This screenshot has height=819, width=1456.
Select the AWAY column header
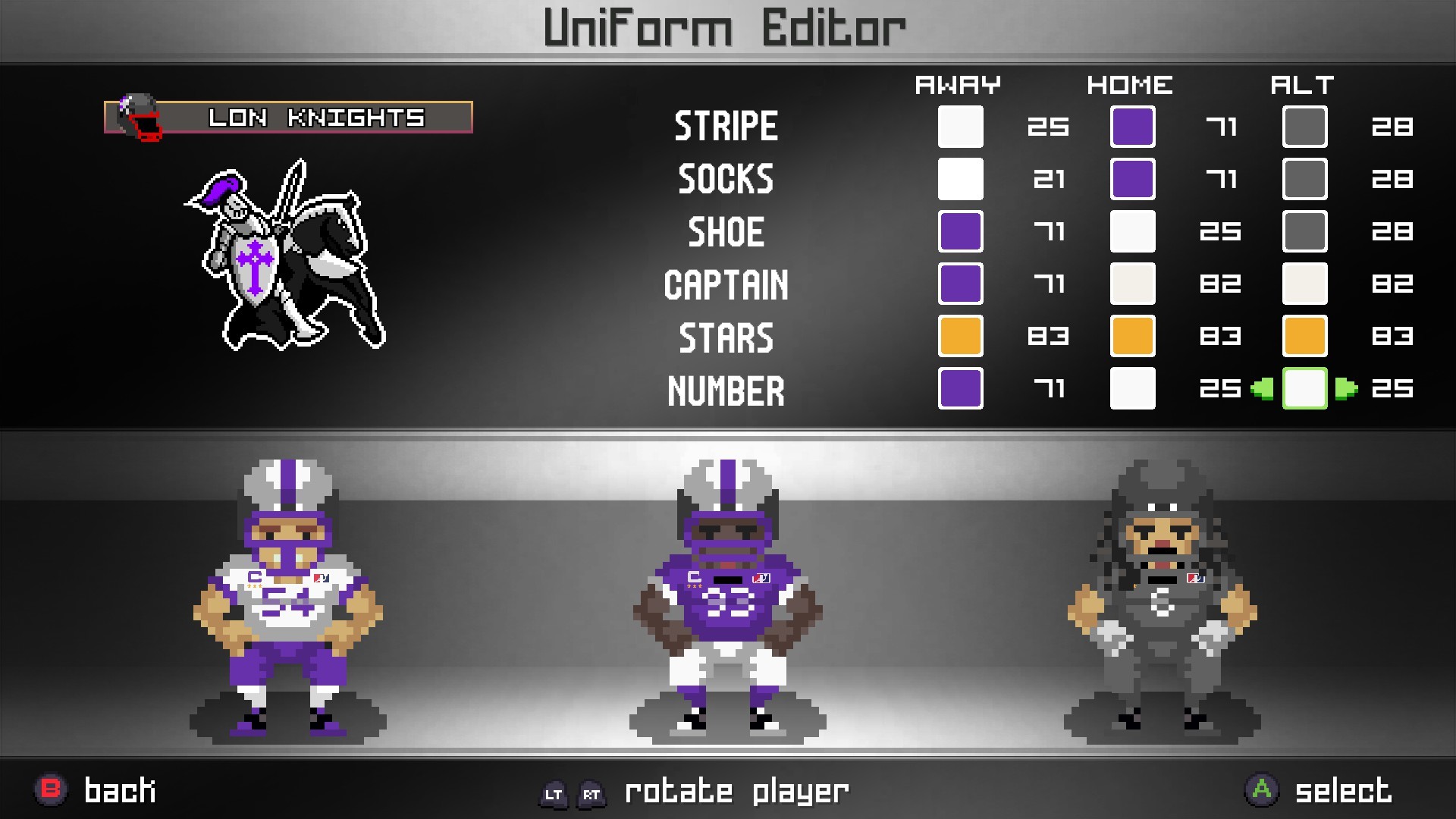pyautogui.click(x=959, y=85)
